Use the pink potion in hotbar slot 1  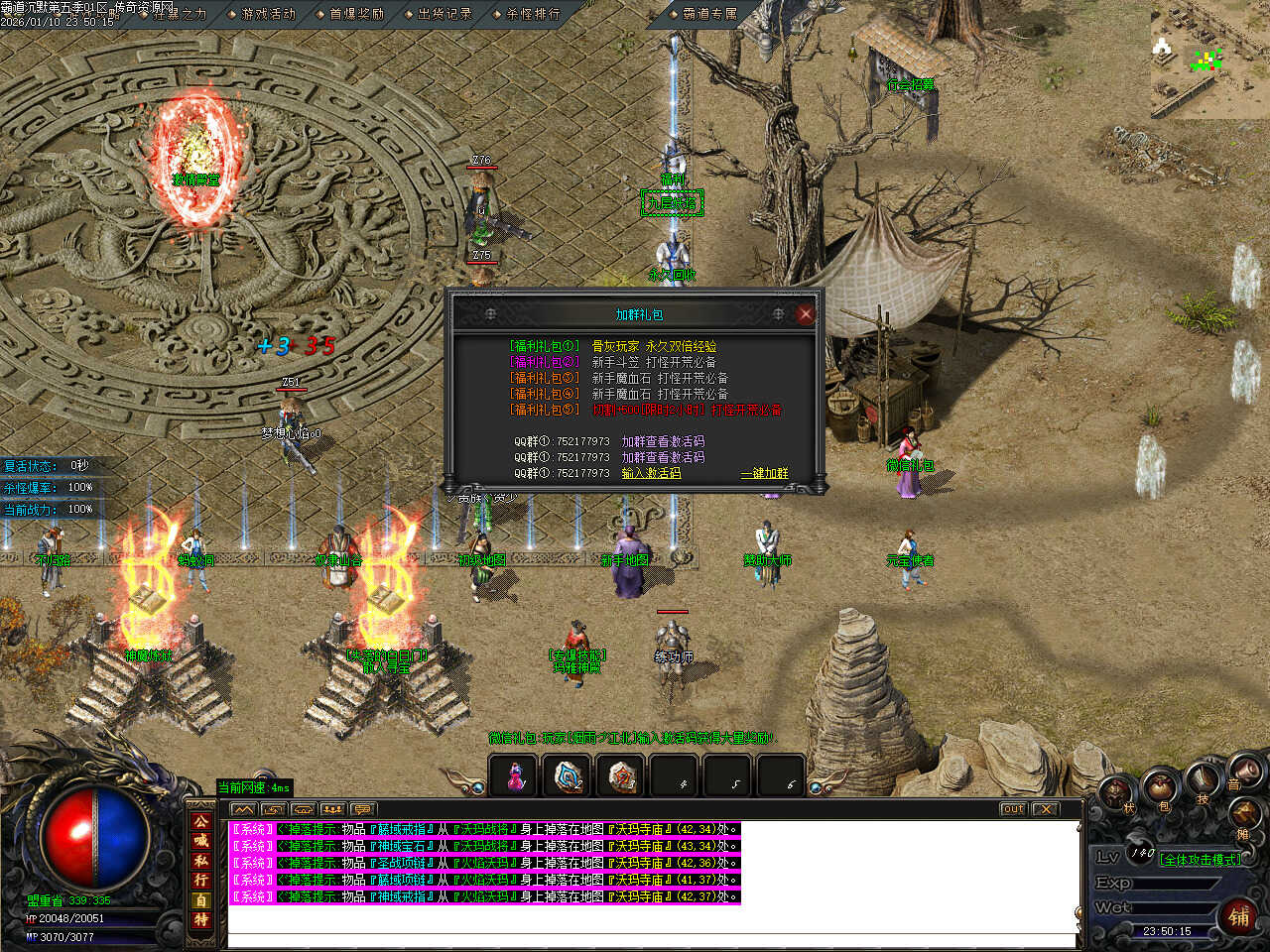pyautogui.click(x=515, y=776)
